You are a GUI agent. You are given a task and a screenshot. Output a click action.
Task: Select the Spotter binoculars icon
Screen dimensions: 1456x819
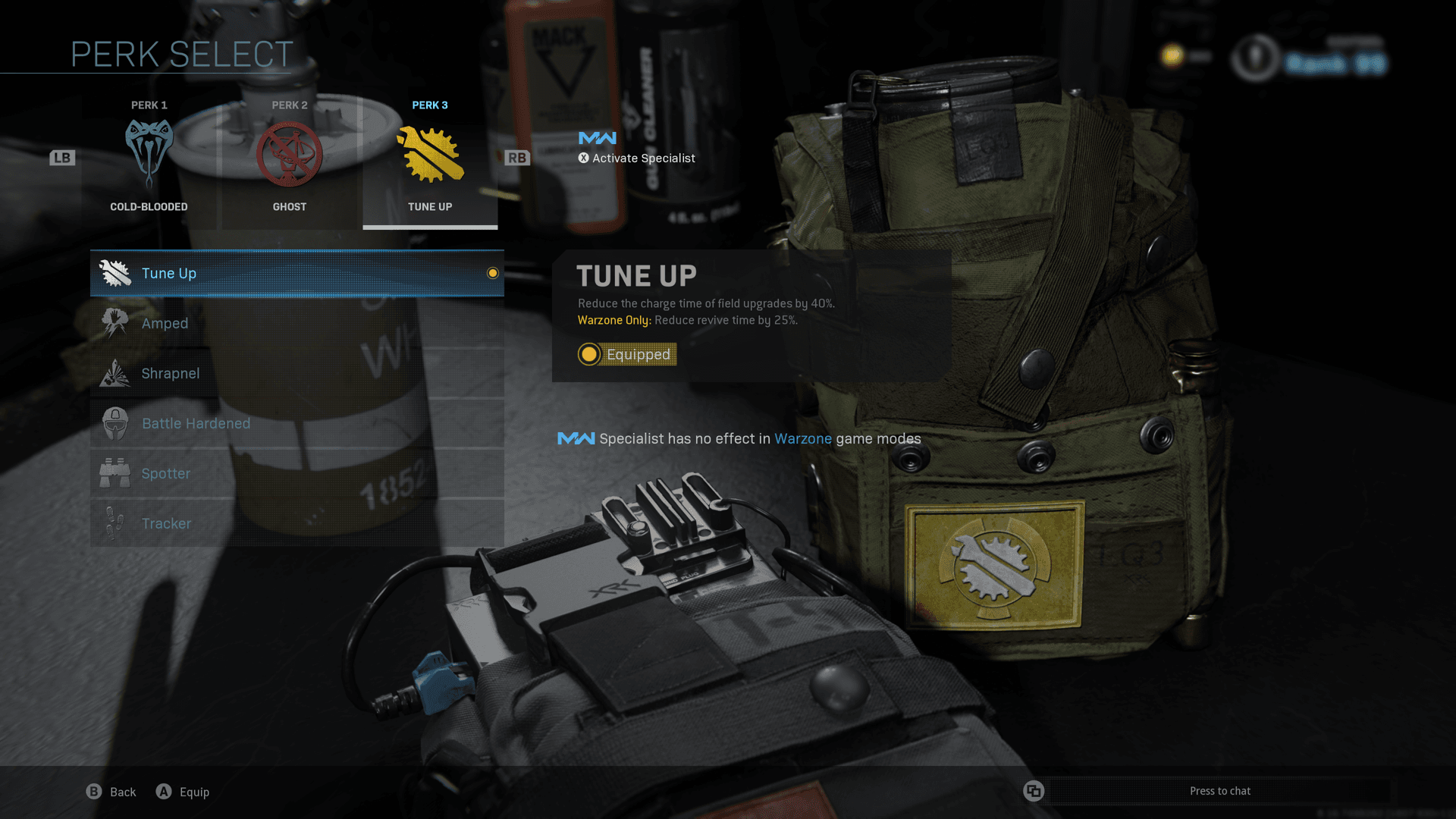(x=115, y=473)
